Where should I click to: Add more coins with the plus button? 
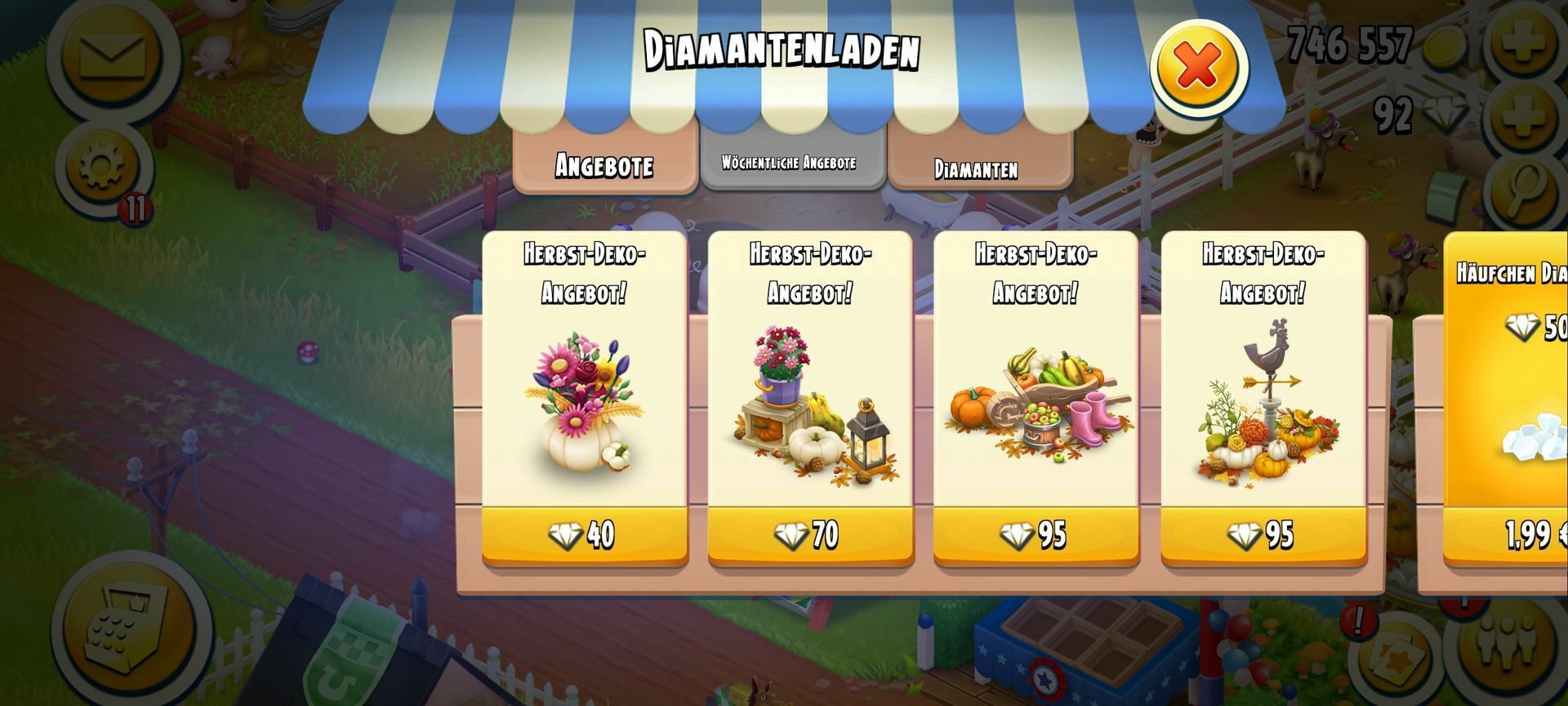tap(1523, 41)
